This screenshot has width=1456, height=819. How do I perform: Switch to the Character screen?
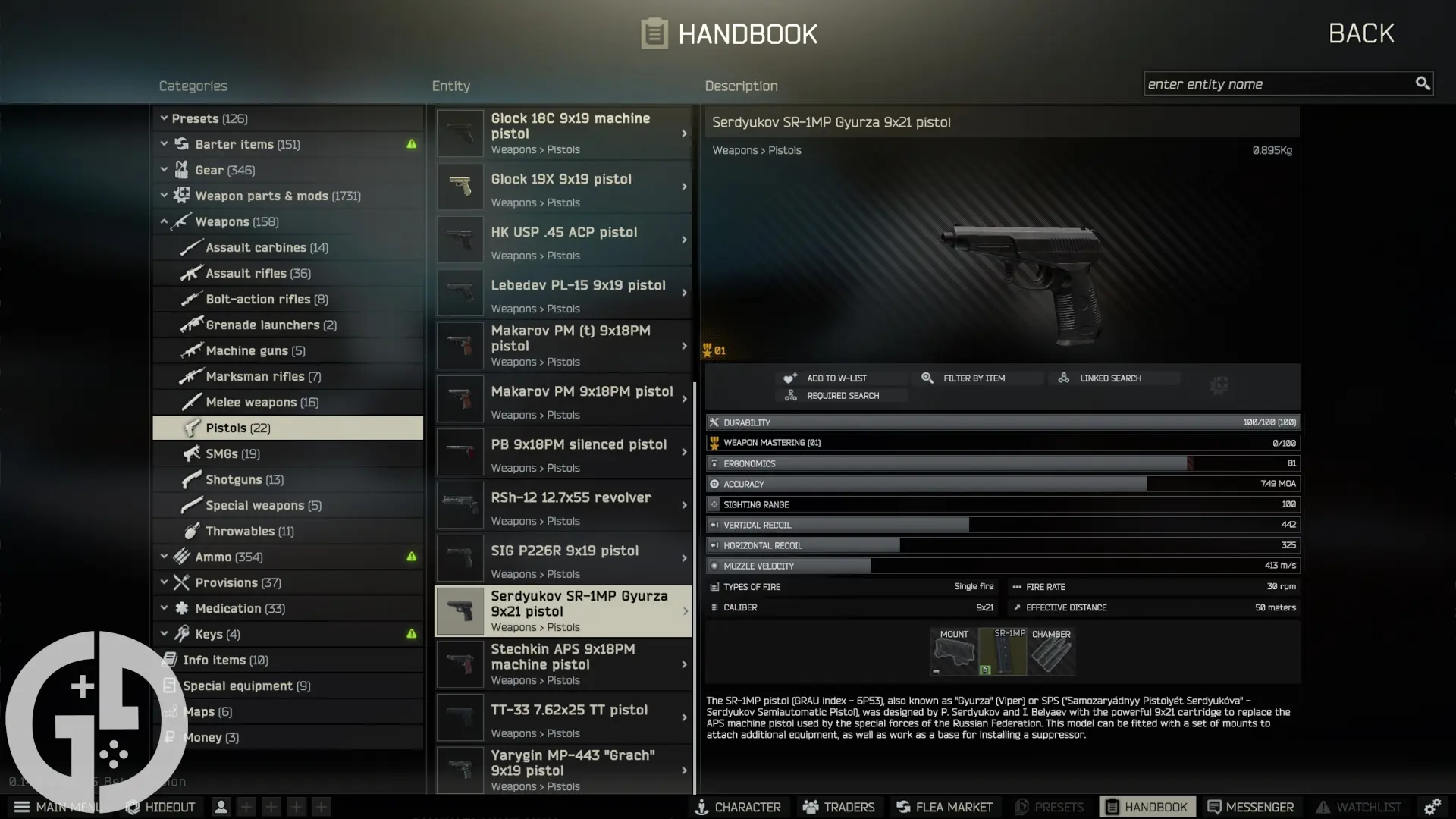click(738, 807)
